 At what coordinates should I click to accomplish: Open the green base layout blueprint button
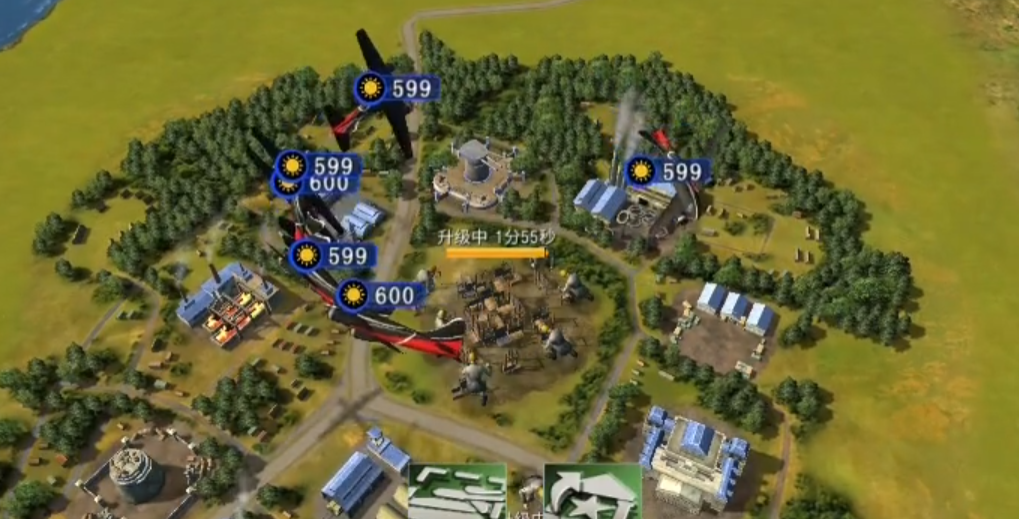tap(457, 492)
